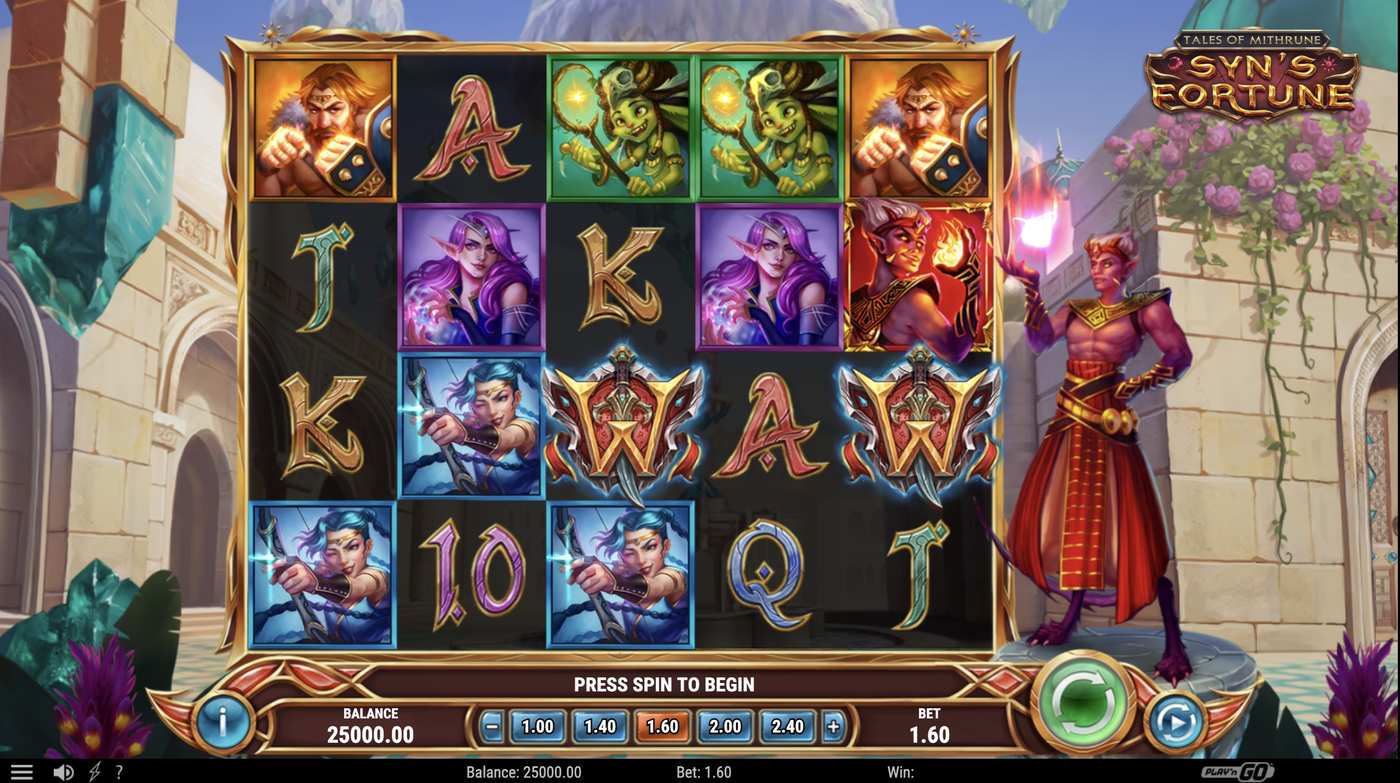
Task: Choose the 1.00 bet button
Action: tap(539, 727)
